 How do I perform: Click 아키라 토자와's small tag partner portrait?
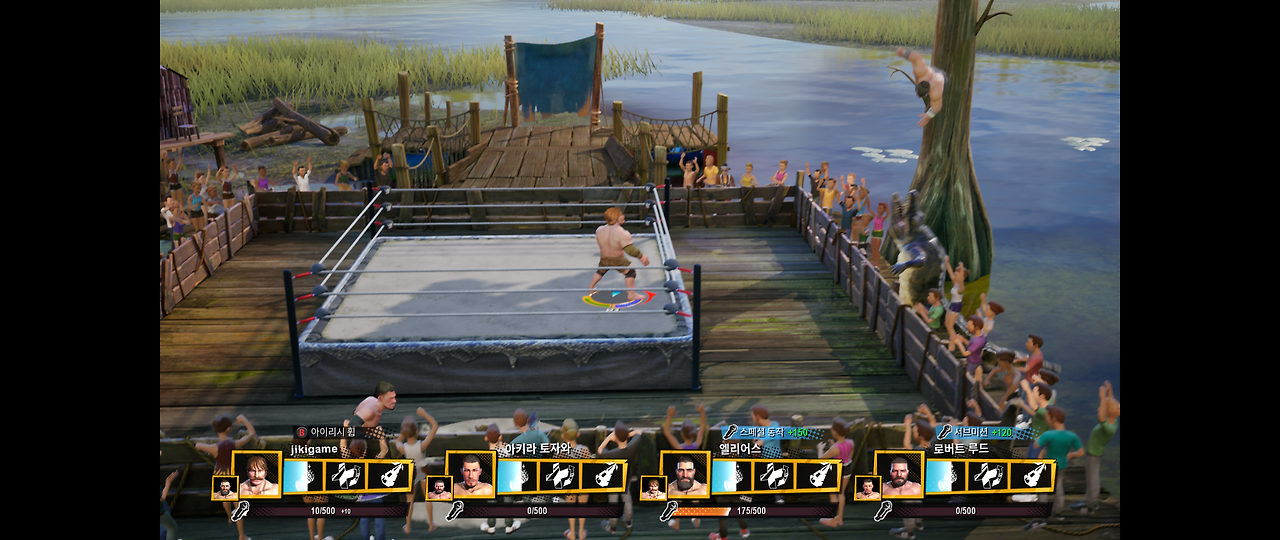438,488
